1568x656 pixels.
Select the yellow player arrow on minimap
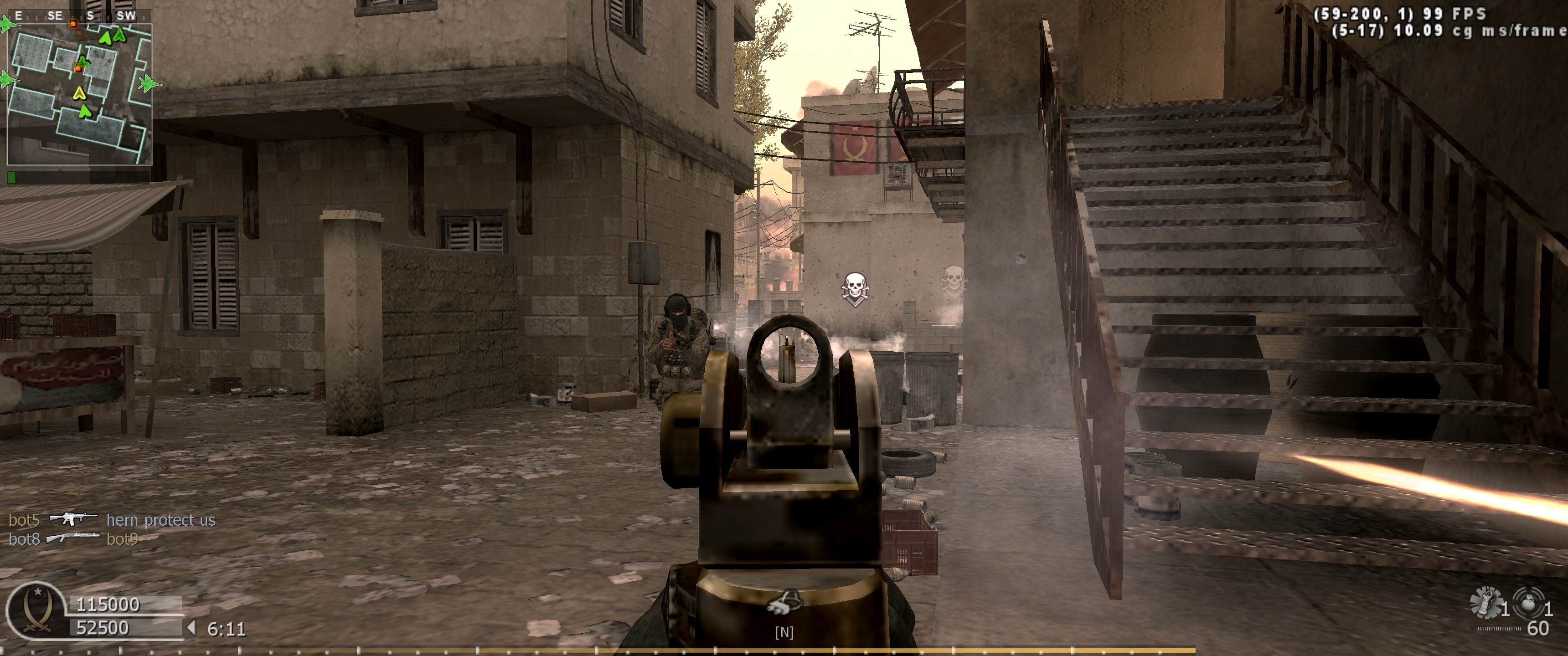coord(78,93)
